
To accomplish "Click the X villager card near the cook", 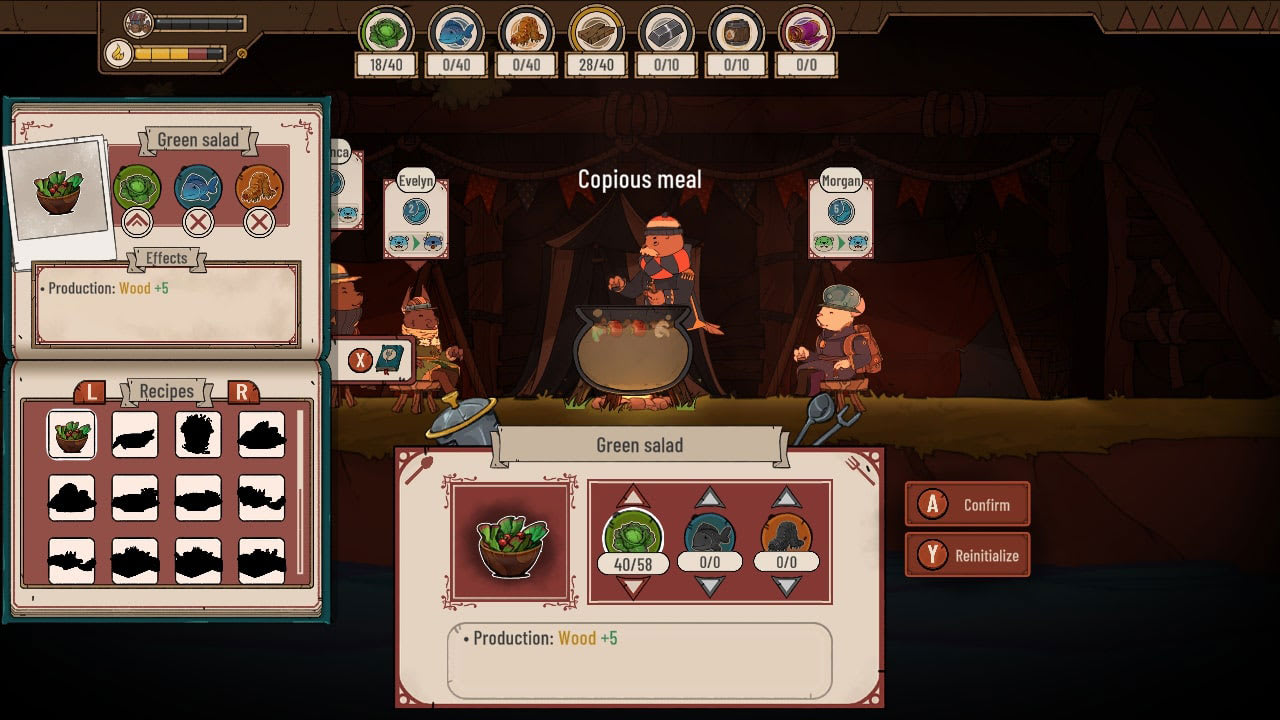I will 360,358.
